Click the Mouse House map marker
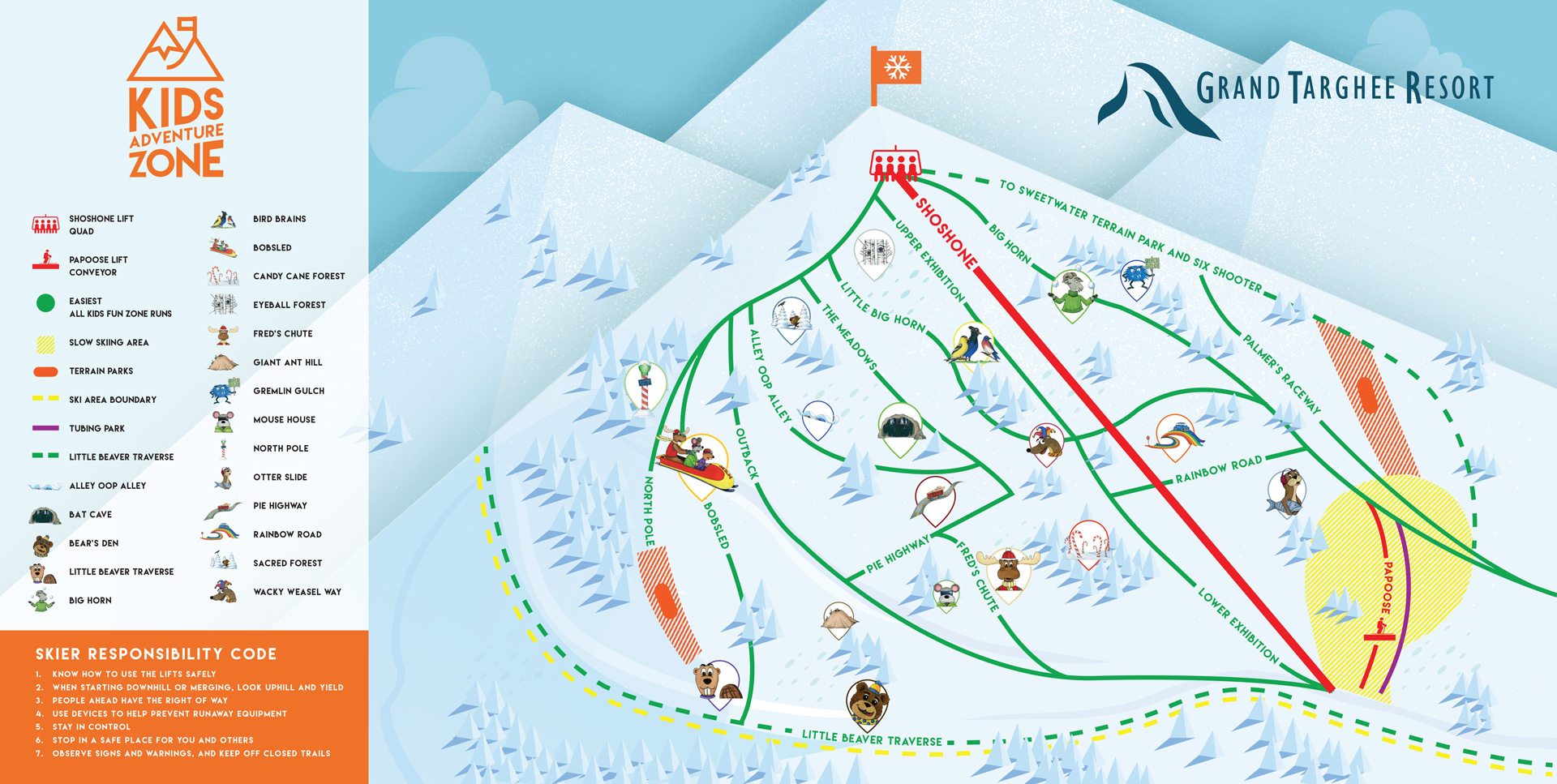 (946, 594)
